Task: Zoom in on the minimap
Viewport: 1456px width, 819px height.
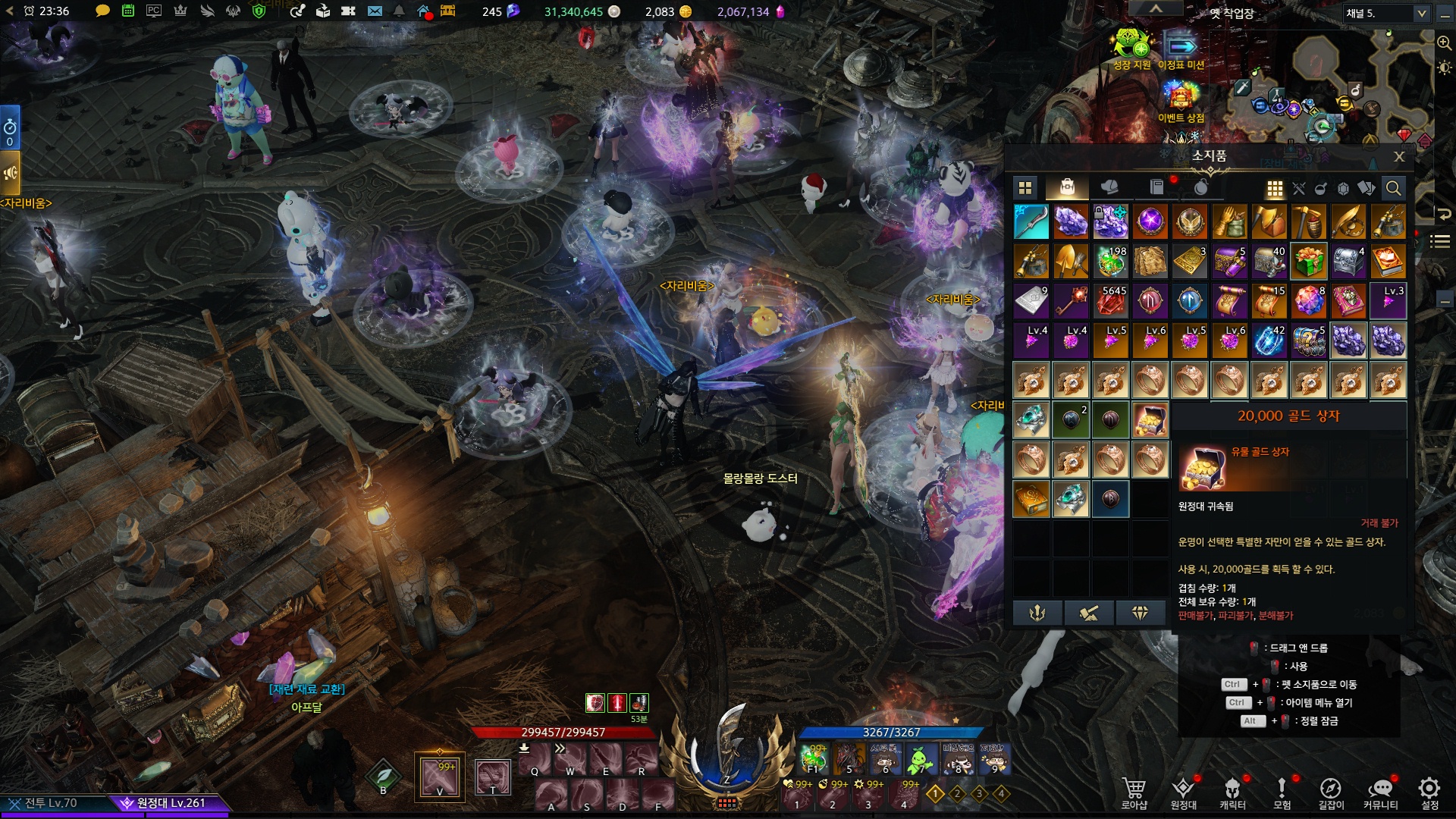Action: (1444, 43)
